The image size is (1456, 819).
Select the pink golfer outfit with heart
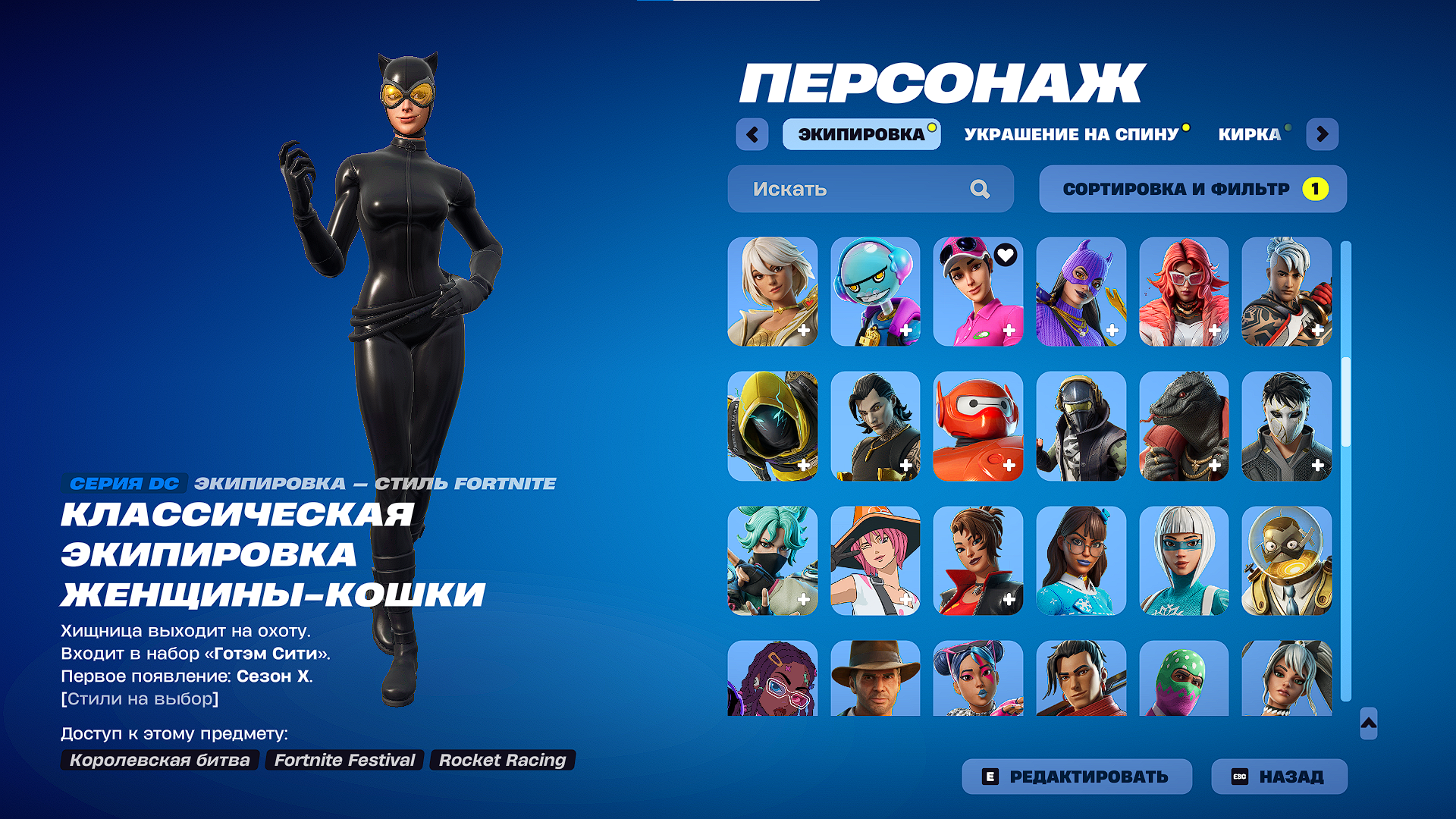tap(977, 292)
